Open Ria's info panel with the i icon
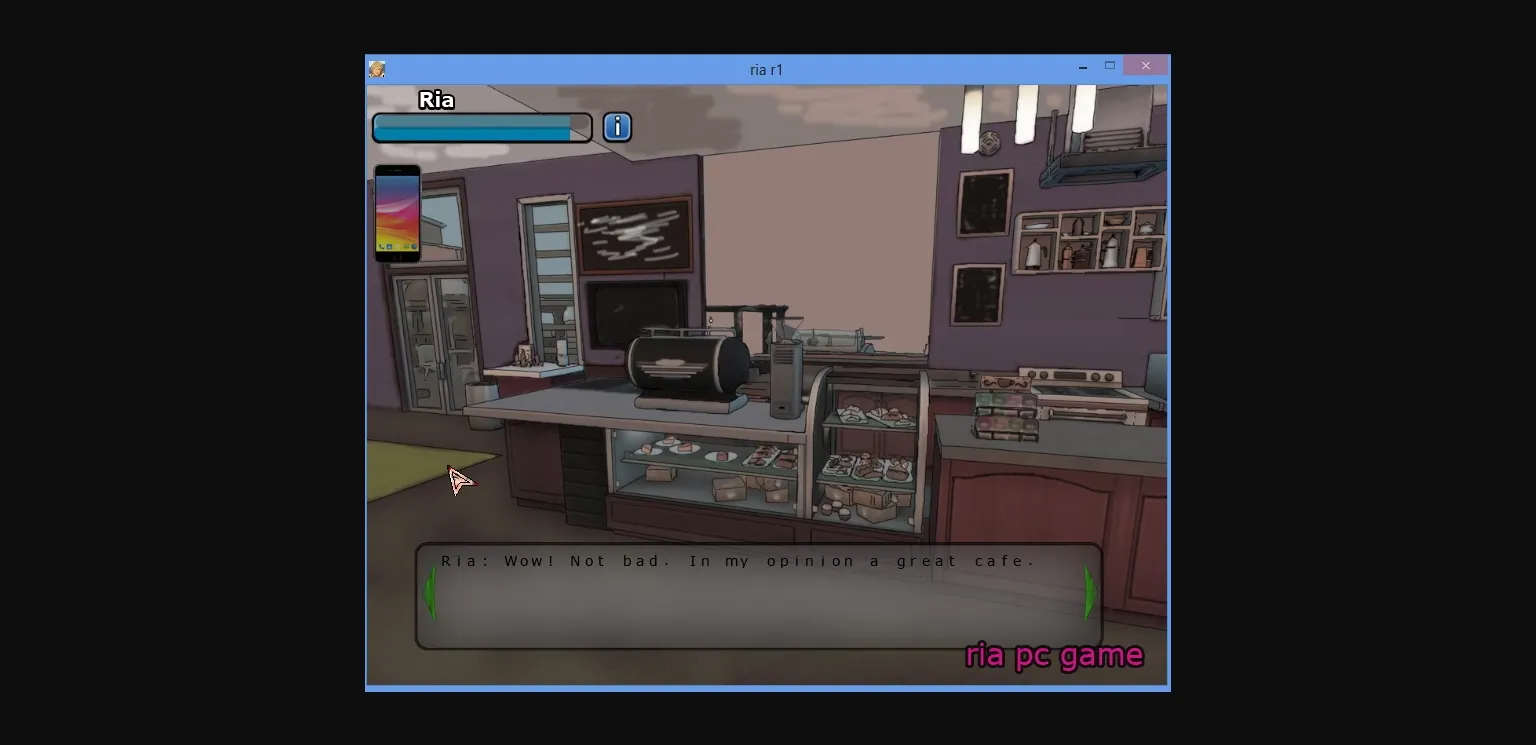This screenshot has width=1536, height=745. click(x=617, y=127)
